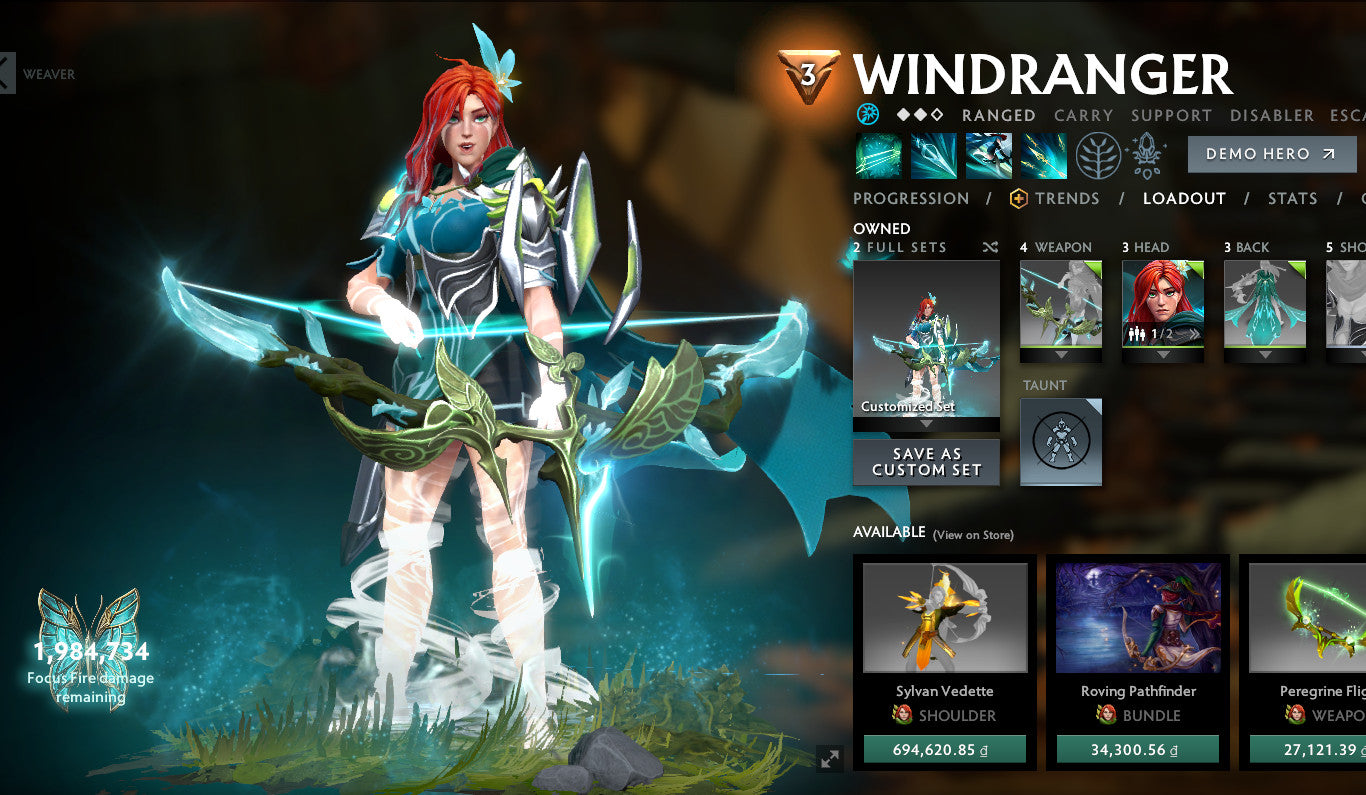Open the talent tree icon
Image resolution: width=1366 pixels, height=795 pixels.
point(1098,156)
